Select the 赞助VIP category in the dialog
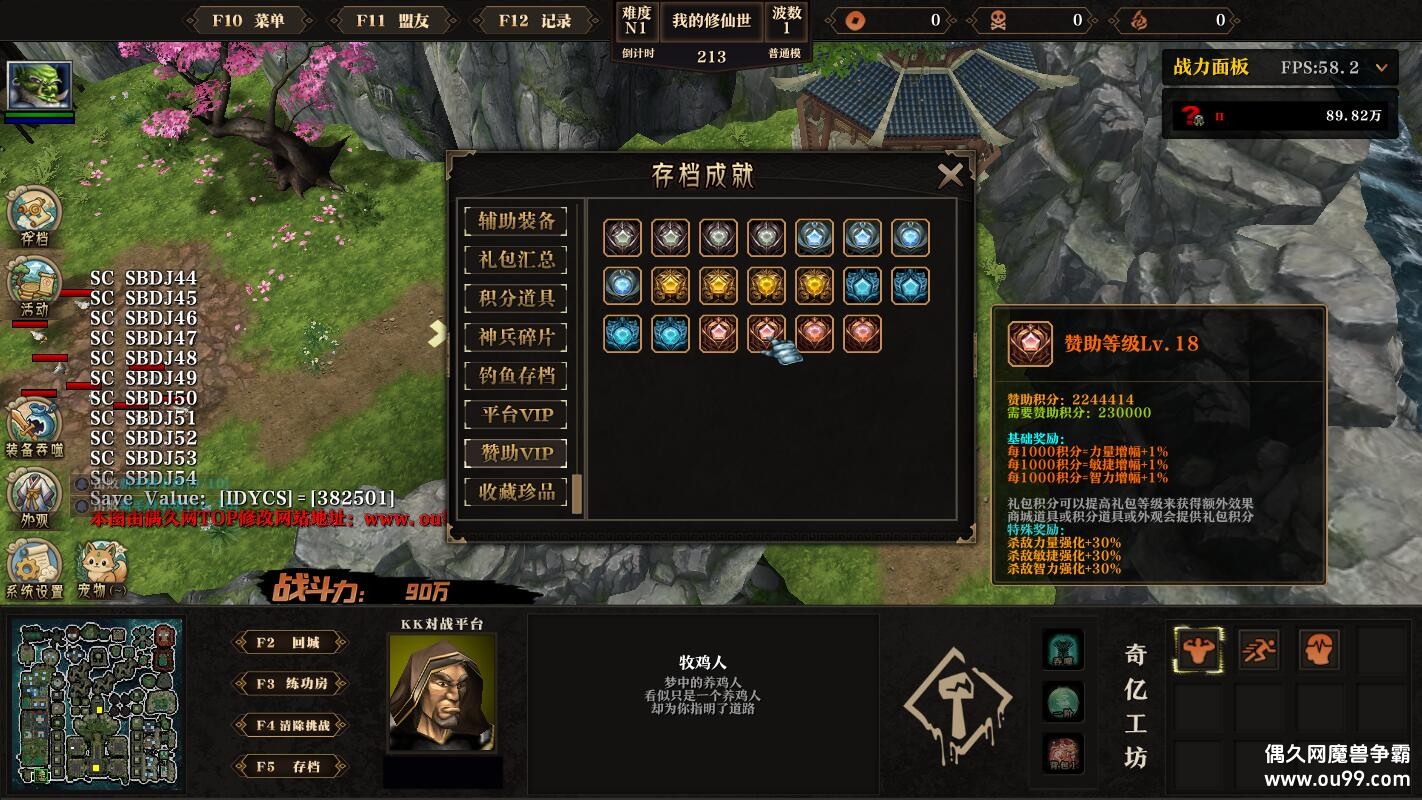The width and height of the screenshot is (1422, 800). tap(517, 452)
